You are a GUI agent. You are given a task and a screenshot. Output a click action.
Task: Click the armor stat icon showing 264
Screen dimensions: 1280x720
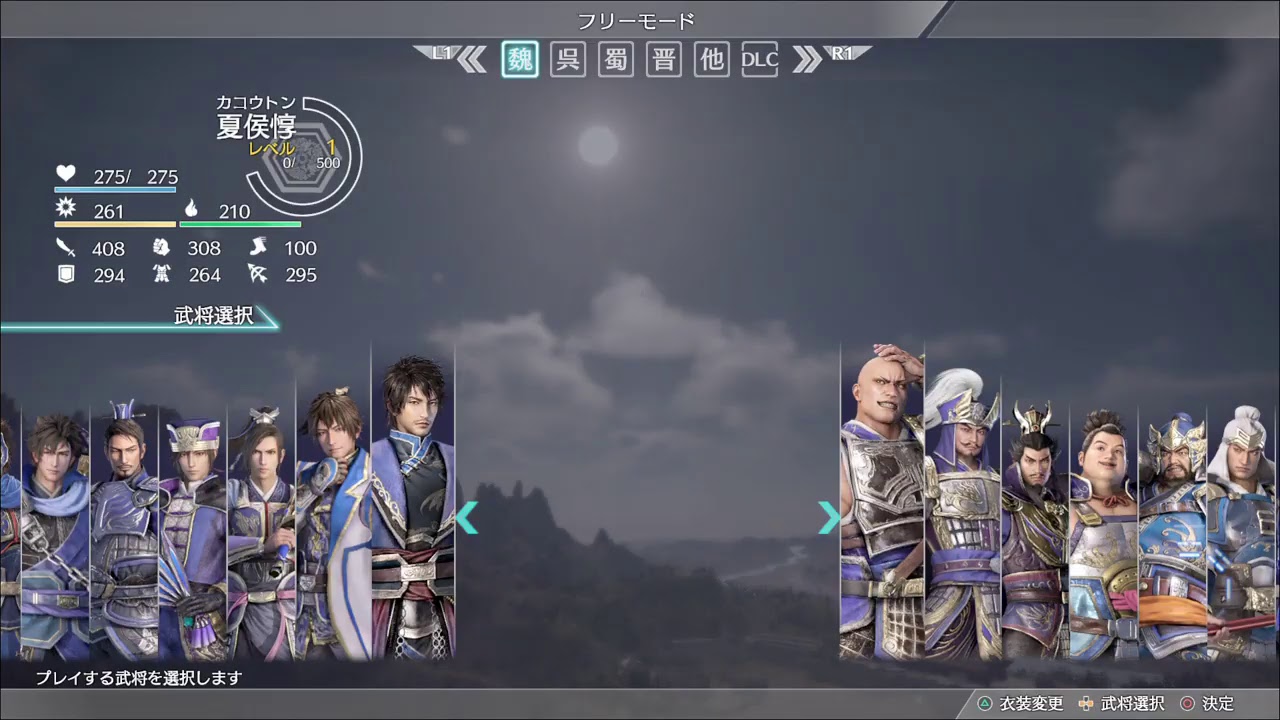[x=162, y=274]
